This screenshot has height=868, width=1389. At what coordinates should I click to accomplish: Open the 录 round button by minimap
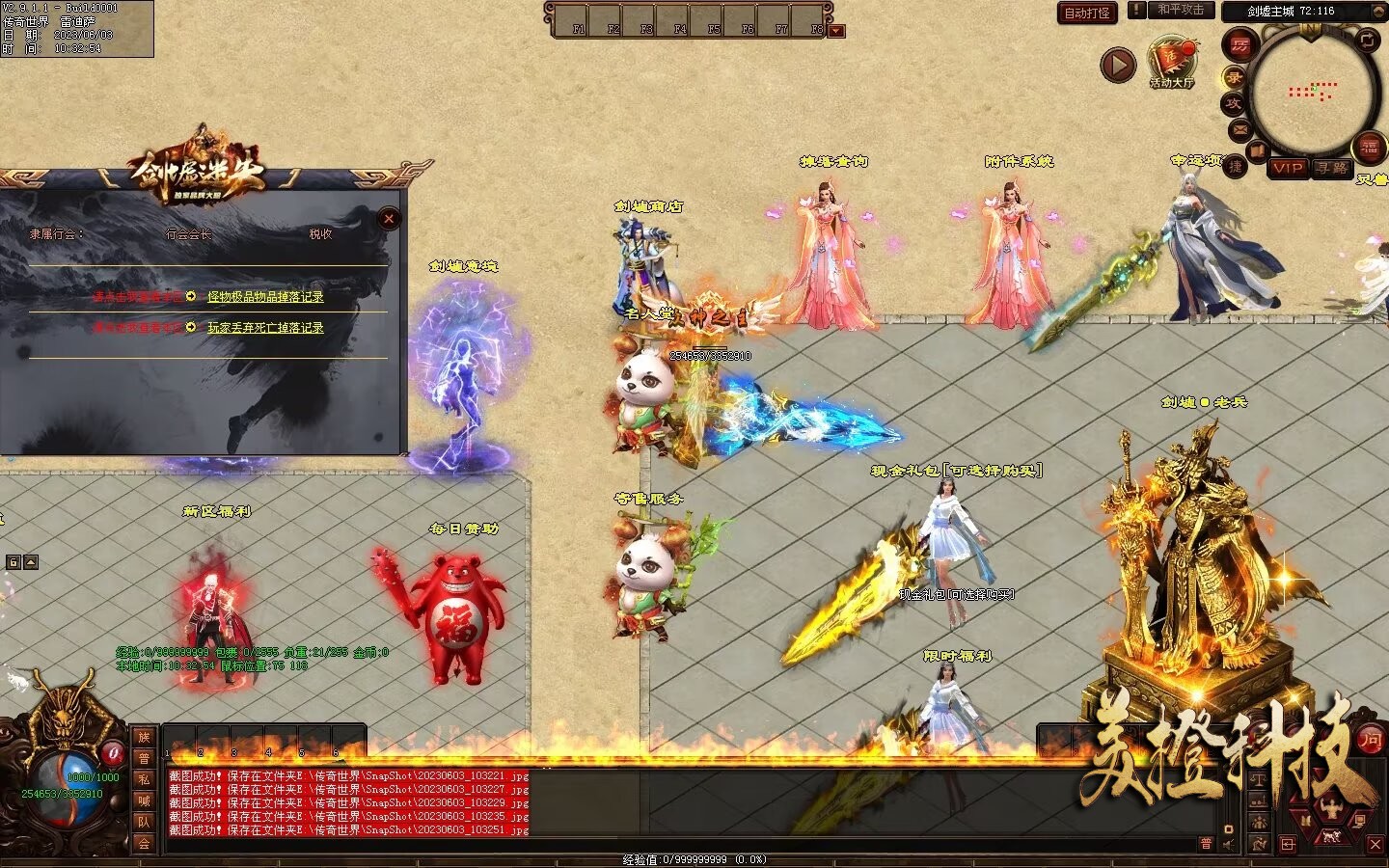pos(1234,77)
